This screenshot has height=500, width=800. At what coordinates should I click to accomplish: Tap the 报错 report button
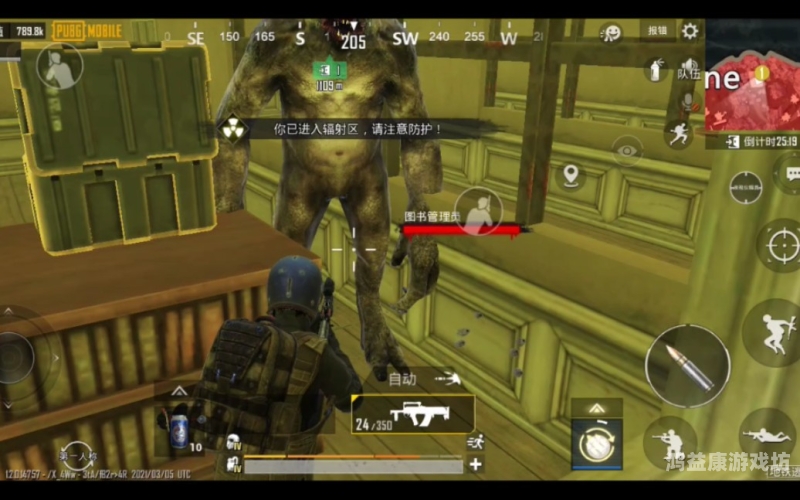point(657,31)
